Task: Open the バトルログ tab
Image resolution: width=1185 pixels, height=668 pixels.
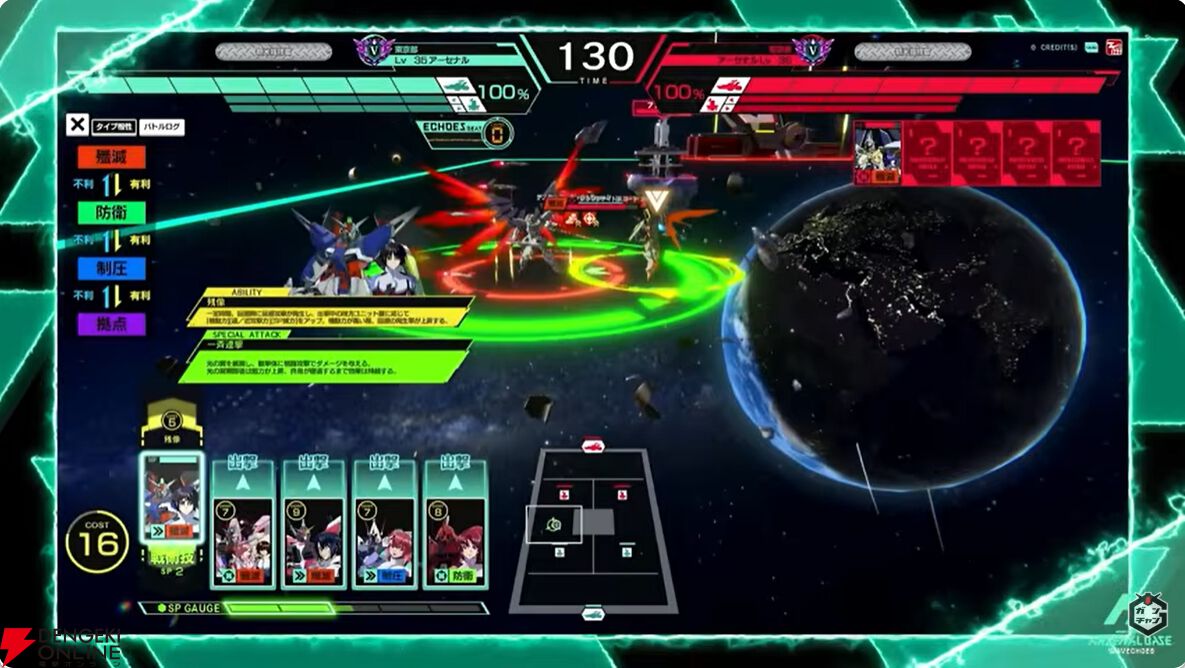Action: click(160, 127)
